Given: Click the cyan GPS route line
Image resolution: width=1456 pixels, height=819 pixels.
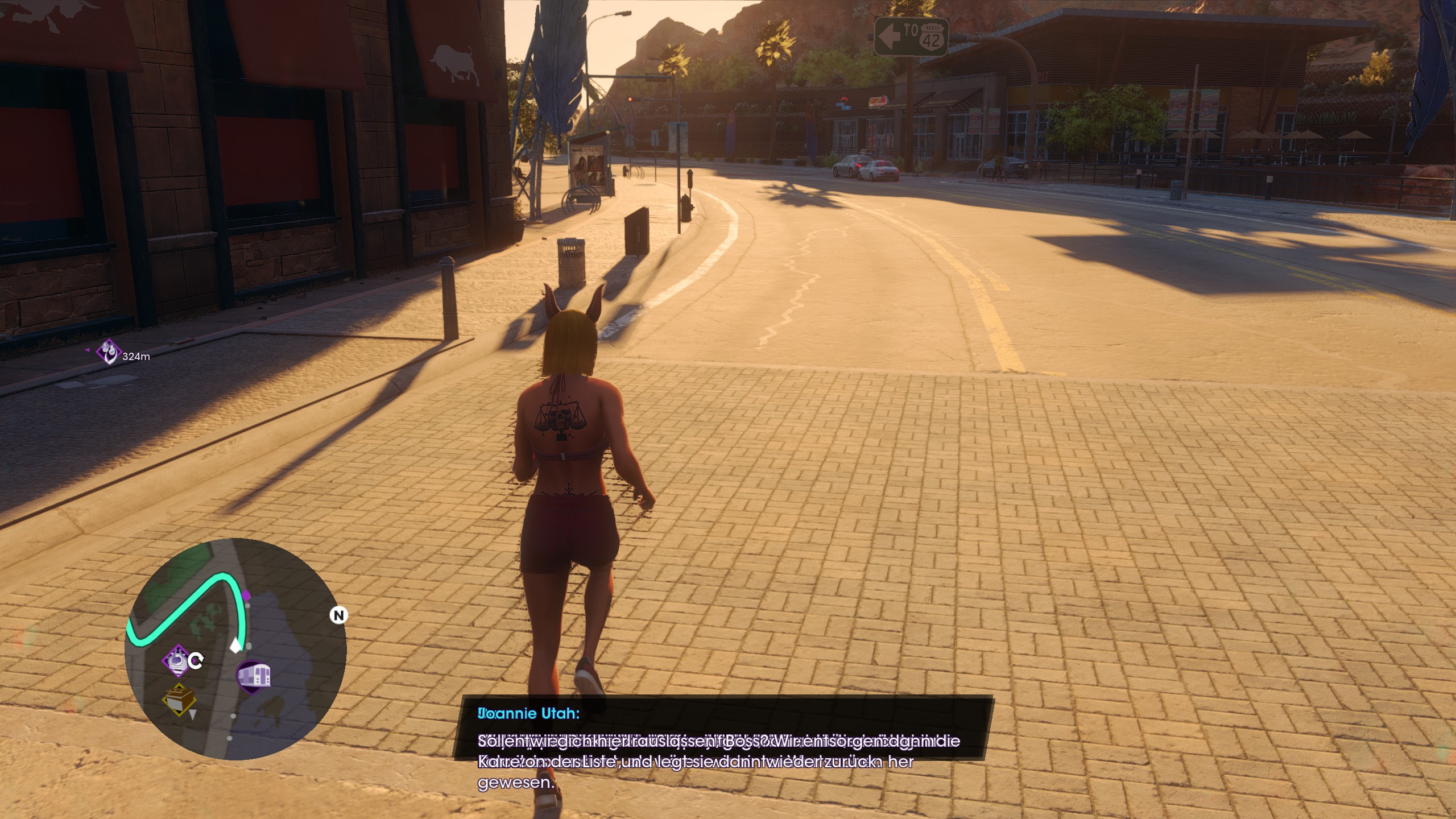Looking at the screenshot, I should click(188, 604).
